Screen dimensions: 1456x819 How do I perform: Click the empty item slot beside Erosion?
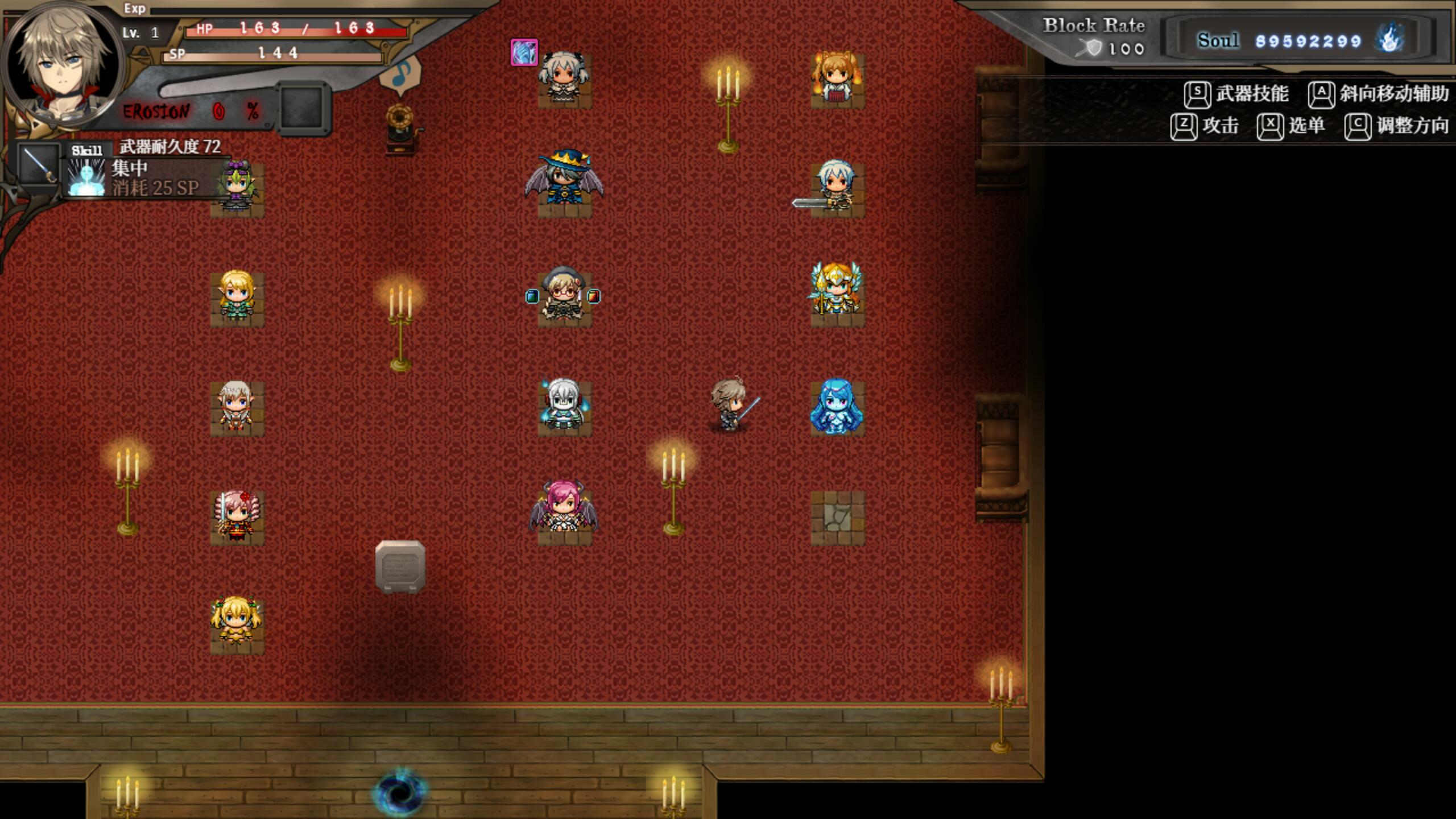click(303, 107)
